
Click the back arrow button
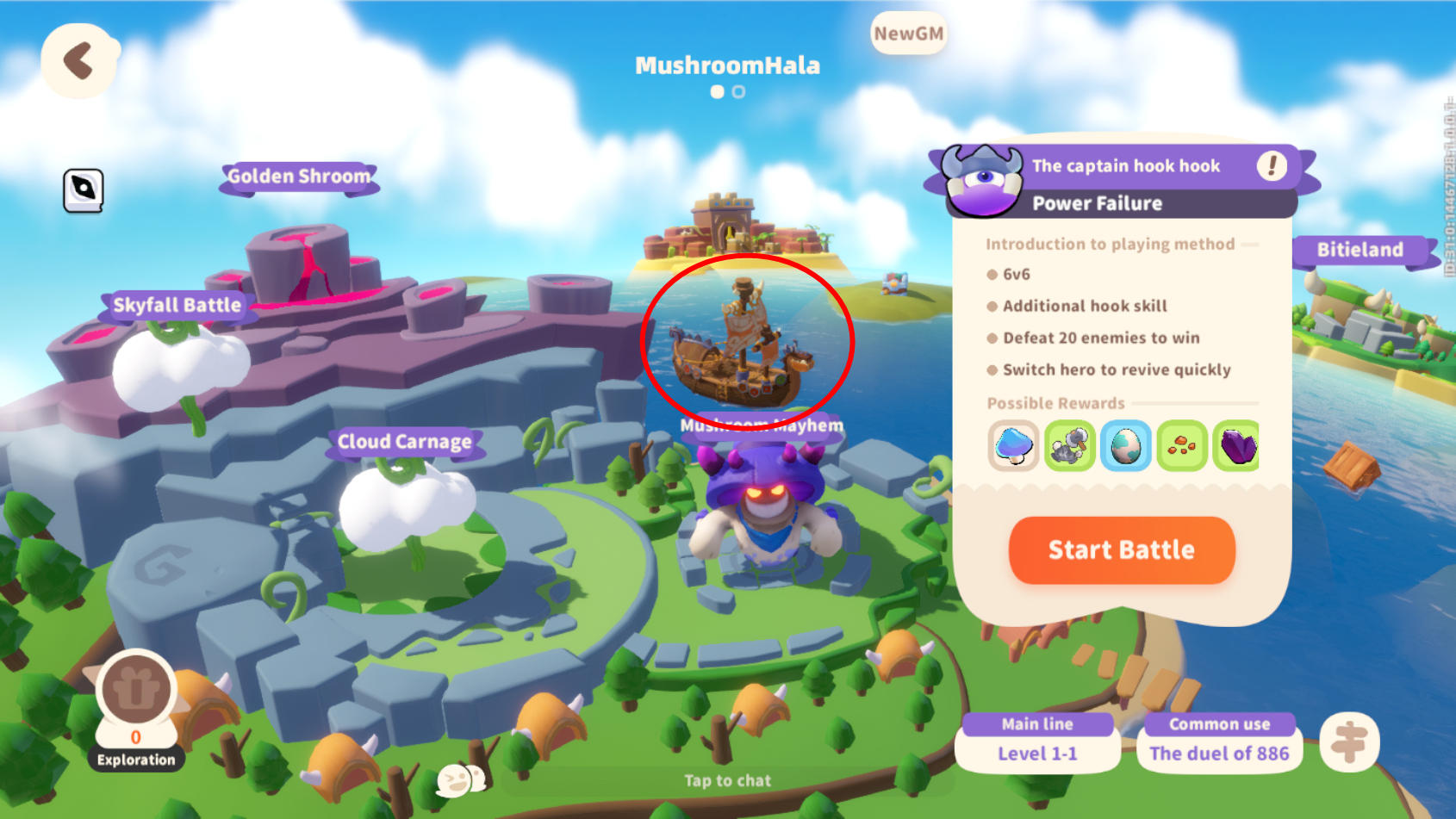point(79,60)
